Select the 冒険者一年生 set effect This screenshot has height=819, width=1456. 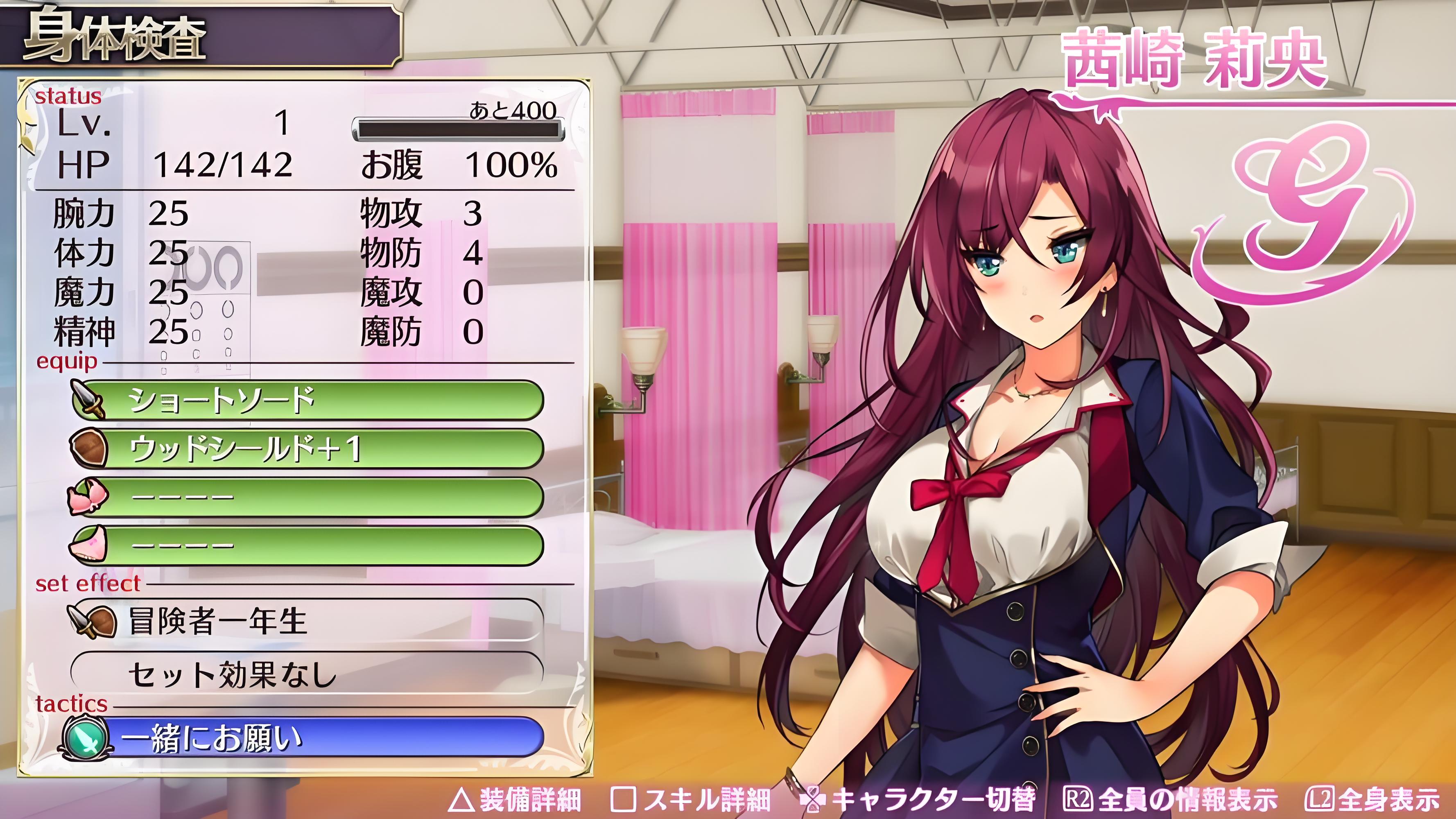(x=308, y=621)
